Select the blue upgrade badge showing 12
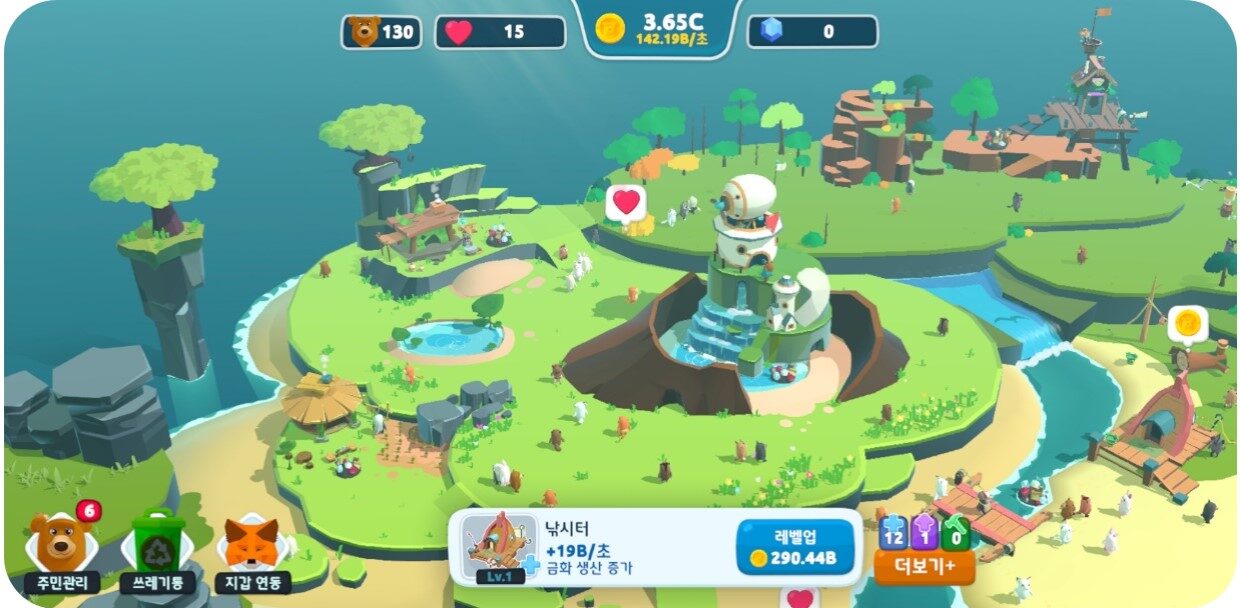Screen dimensions: 1241x608 click(x=893, y=534)
